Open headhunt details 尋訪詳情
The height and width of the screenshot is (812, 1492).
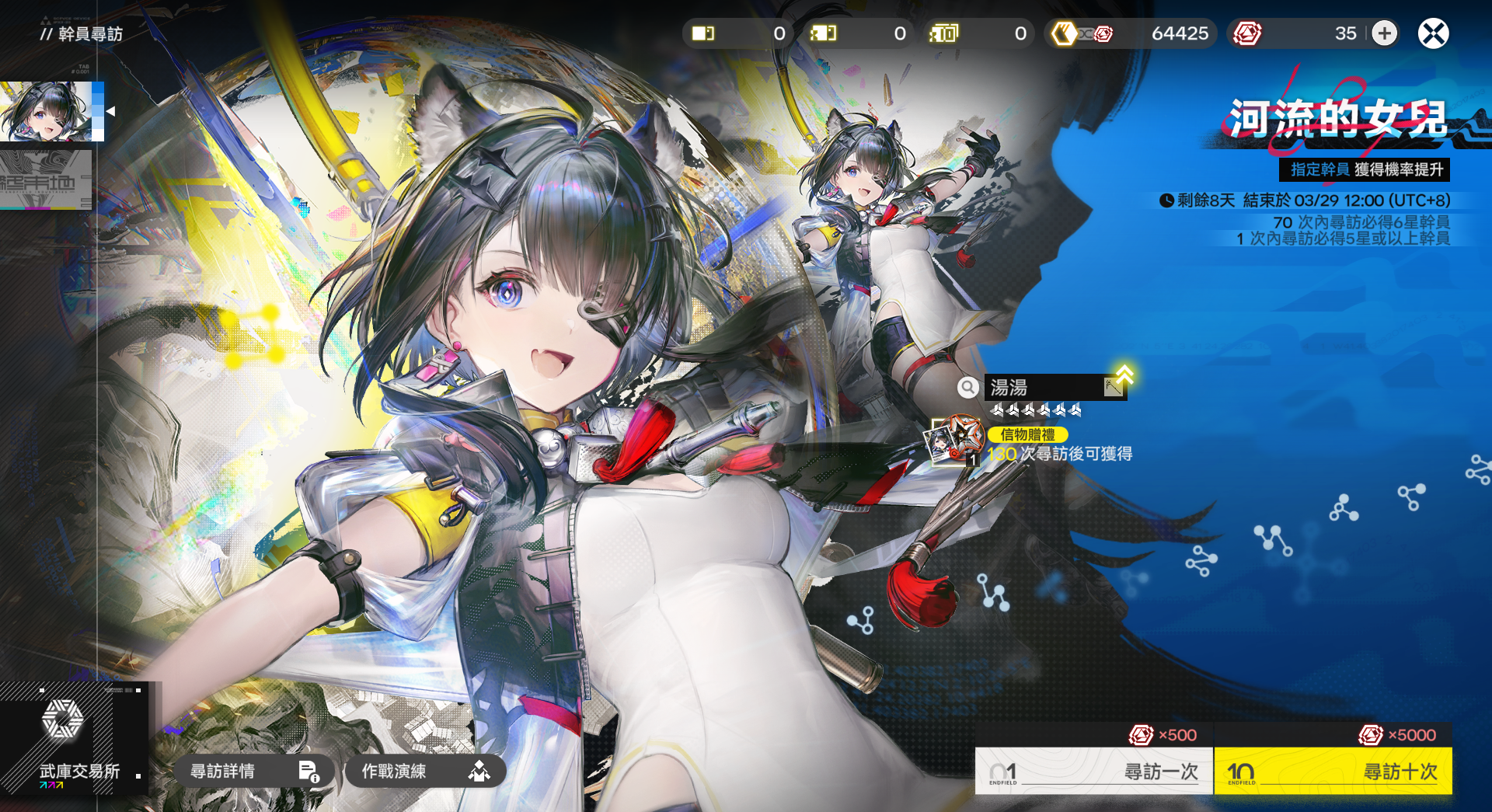pyautogui.click(x=253, y=771)
